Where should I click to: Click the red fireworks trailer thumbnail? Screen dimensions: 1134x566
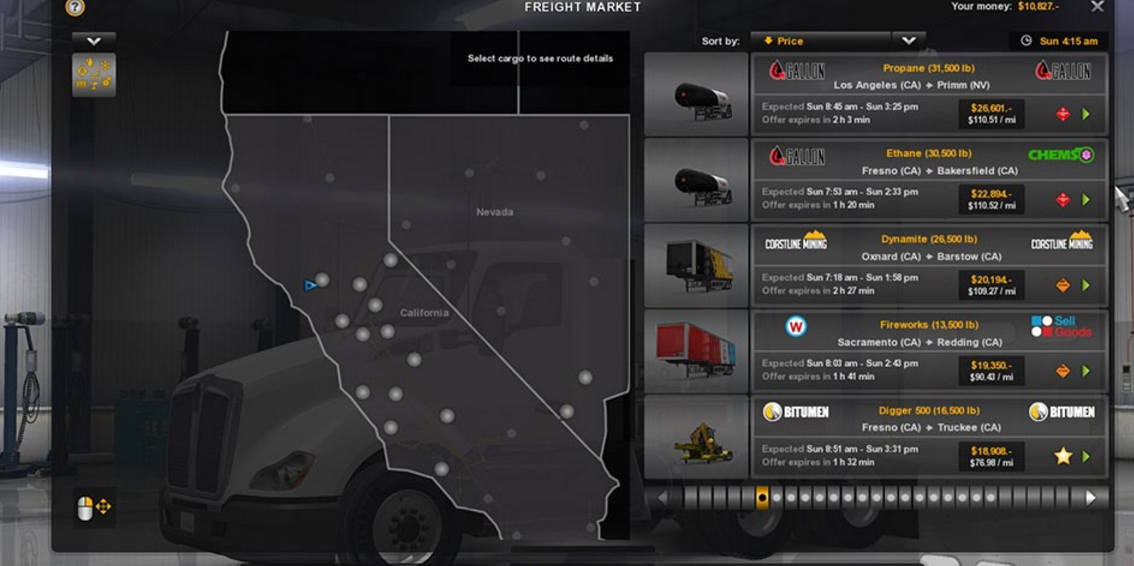[x=697, y=351]
